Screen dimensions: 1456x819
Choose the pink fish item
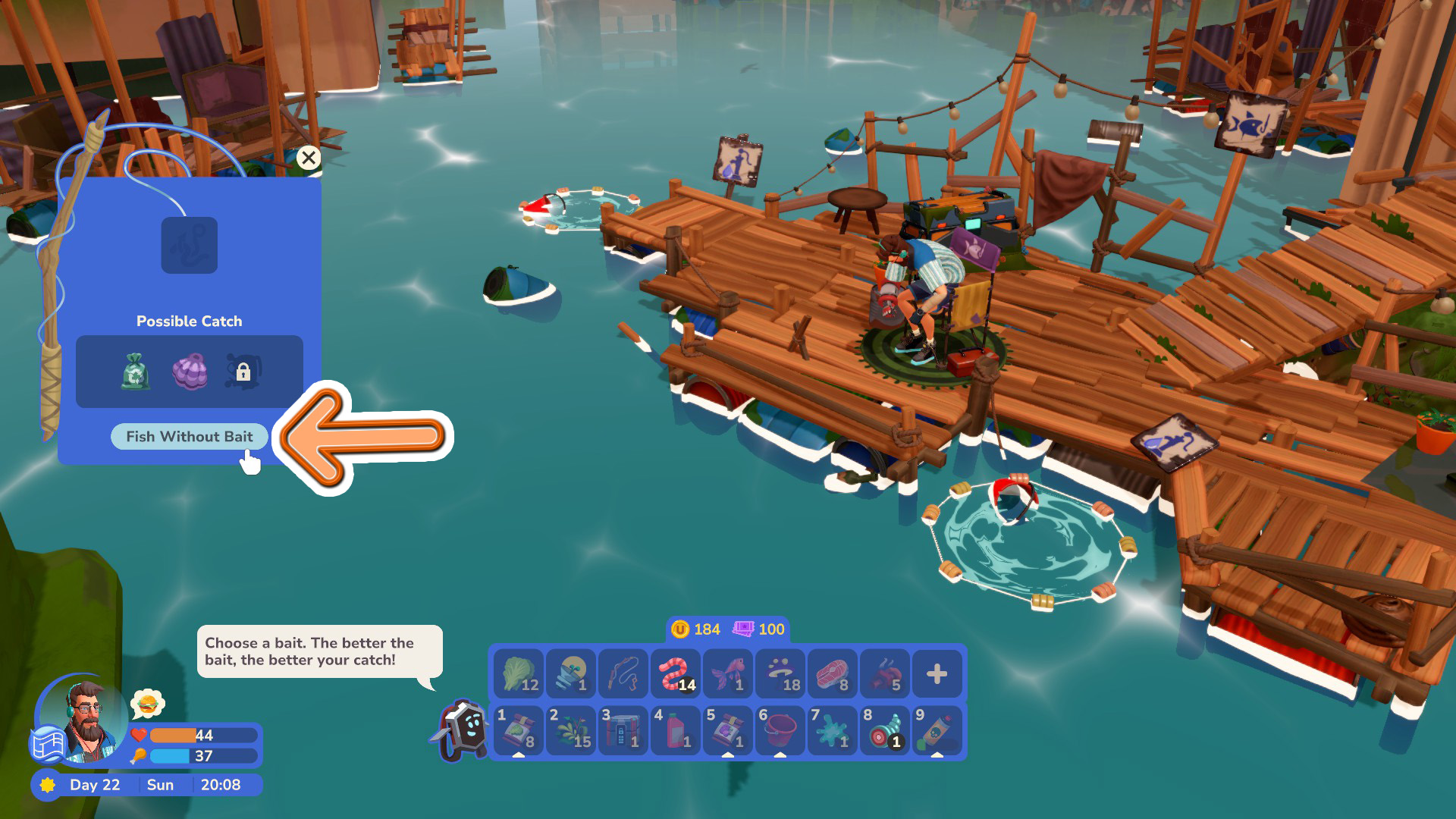click(727, 674)
